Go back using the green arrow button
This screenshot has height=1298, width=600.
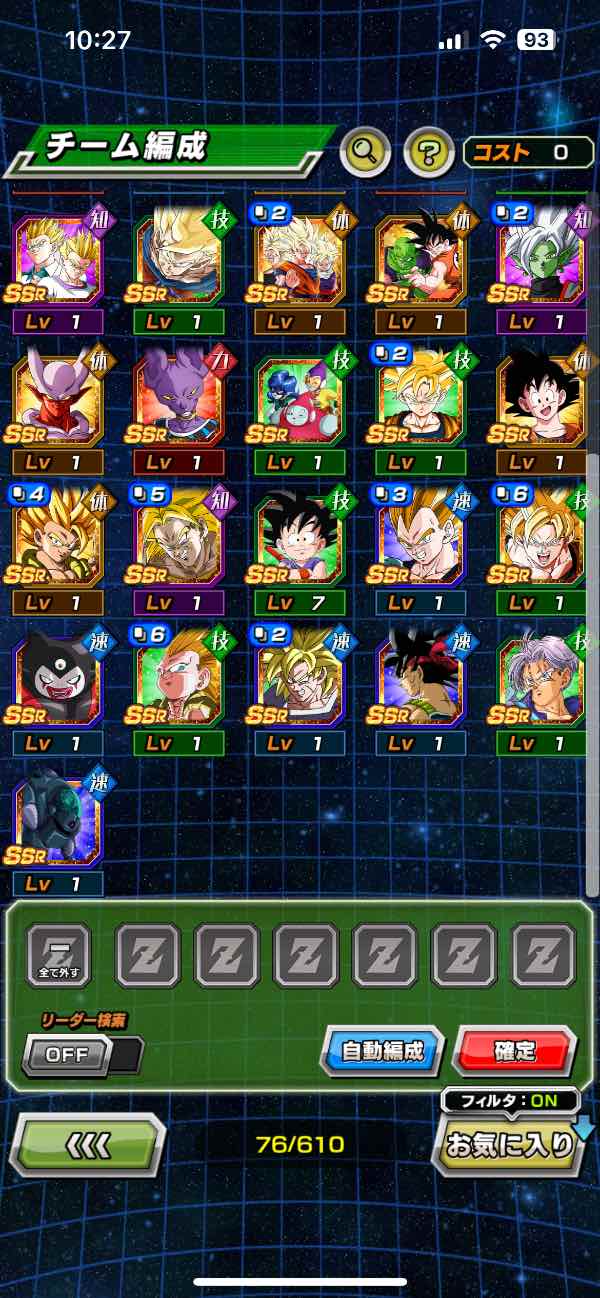87,1145
